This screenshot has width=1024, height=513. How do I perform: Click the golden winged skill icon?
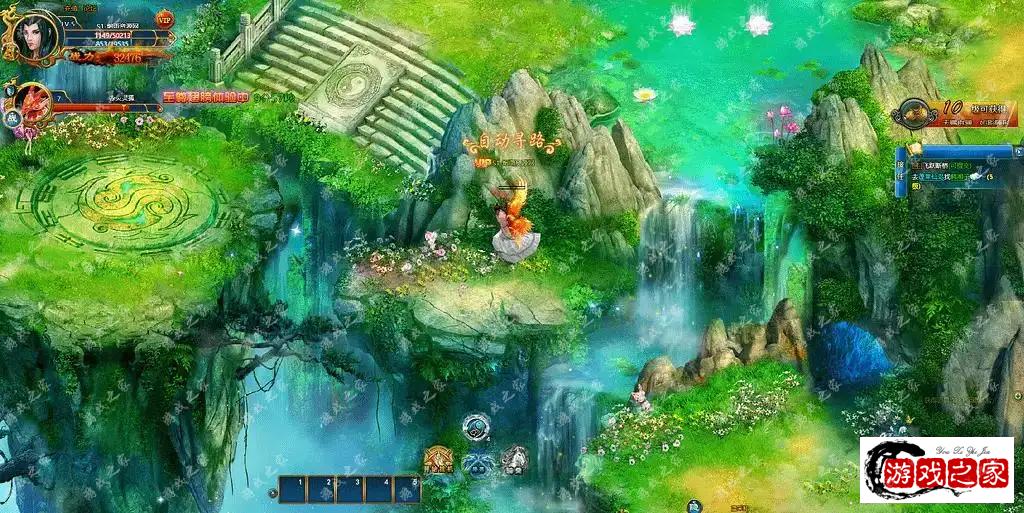pyautogui.click(x=438, y=460)
